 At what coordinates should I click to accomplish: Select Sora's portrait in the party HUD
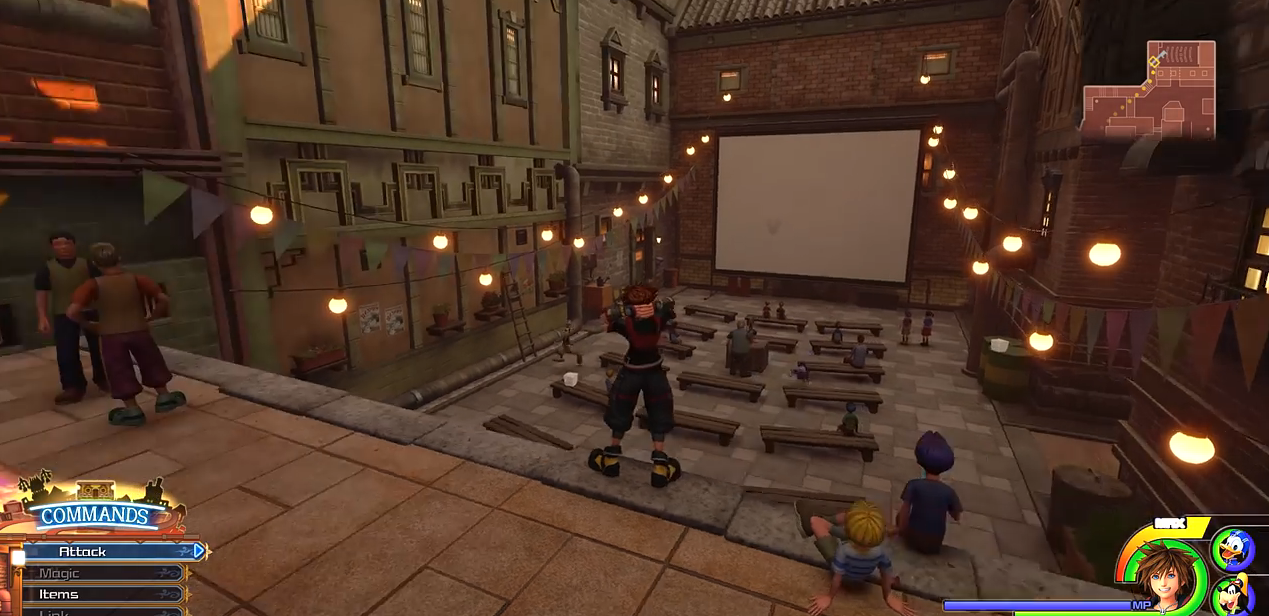tap(1164, 573)
